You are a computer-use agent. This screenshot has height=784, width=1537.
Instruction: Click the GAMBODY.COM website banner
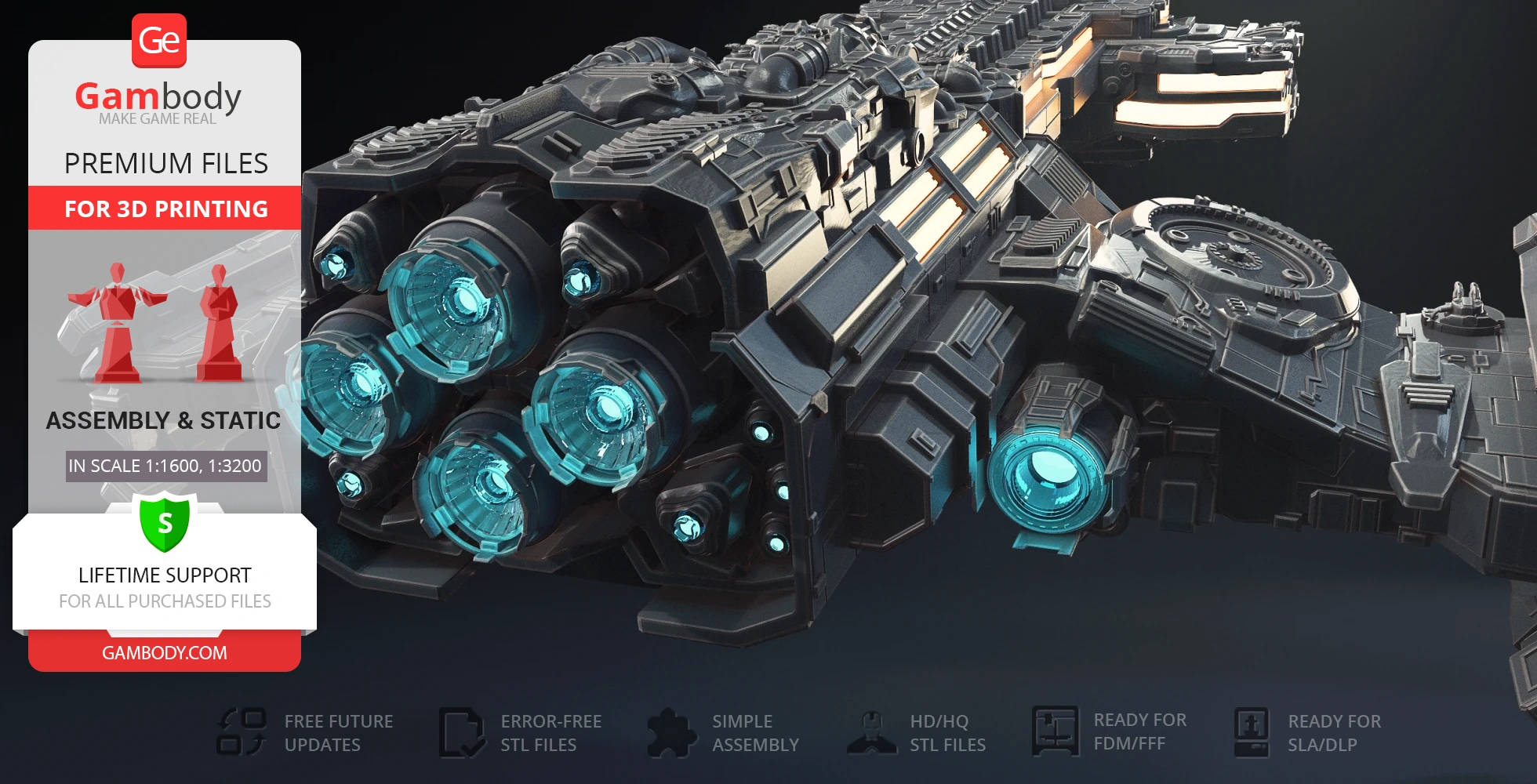pos(165,652)
